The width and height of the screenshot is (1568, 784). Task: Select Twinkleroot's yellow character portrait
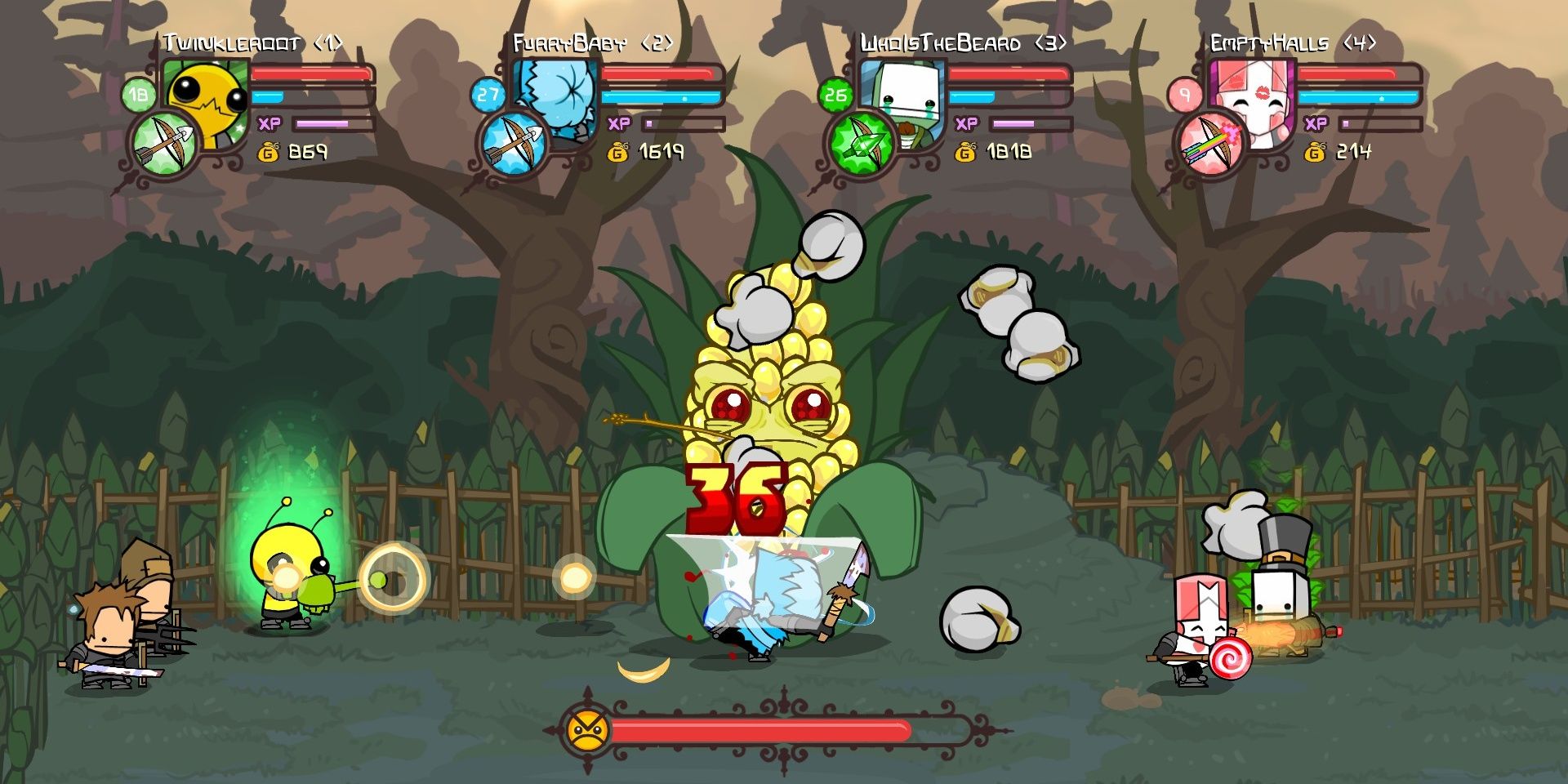click(x=204, y=98)
